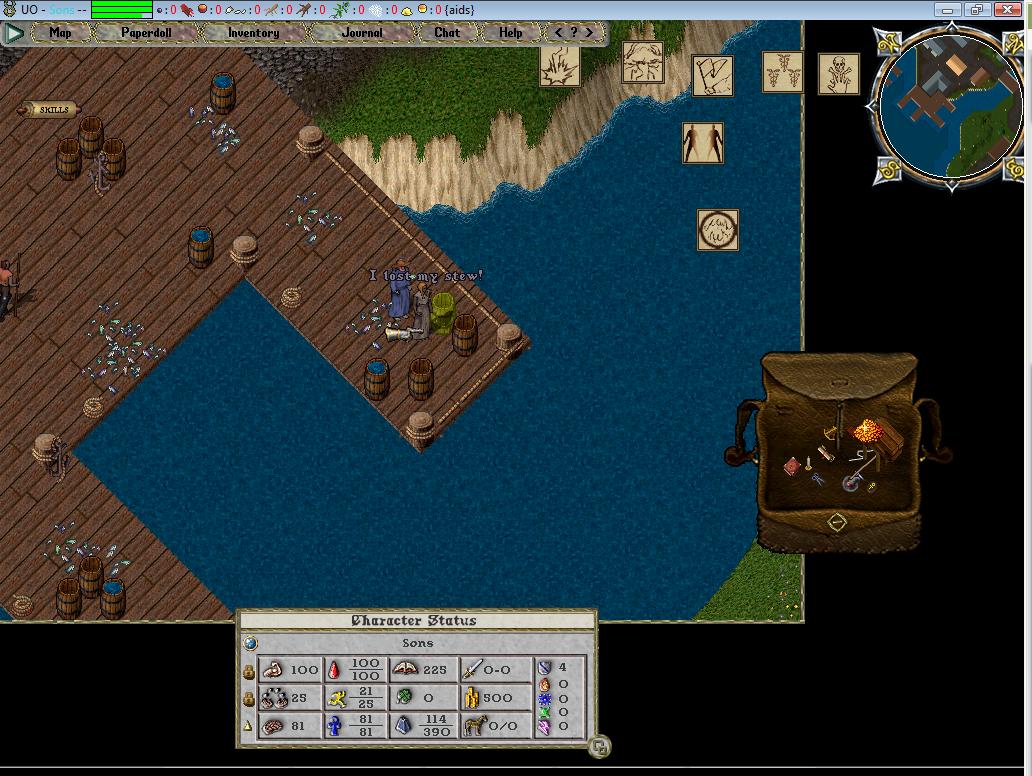Cast the flag and scroll spell icon
The image size is (1032, 776).
[713, 75]
